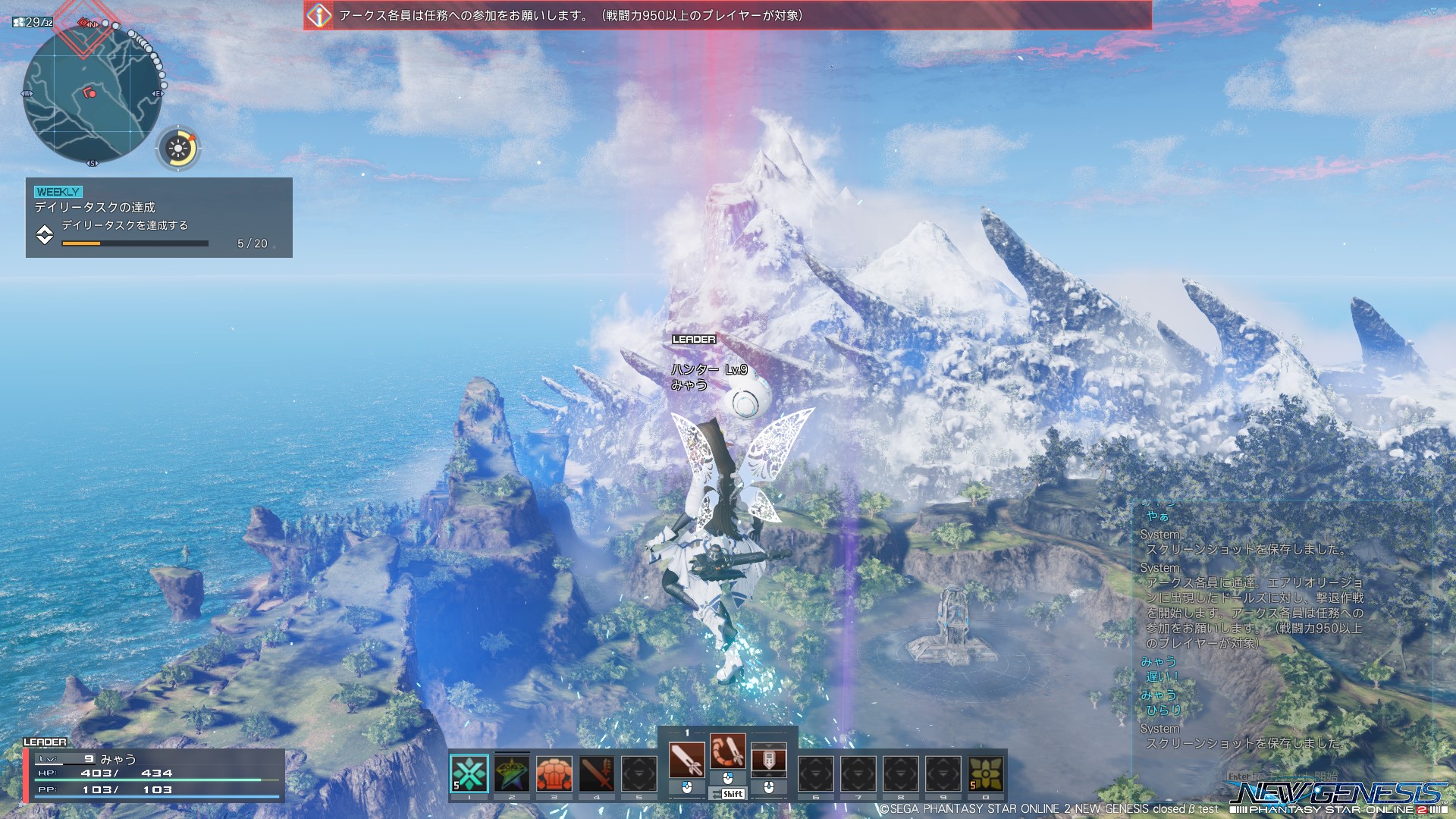Use the yellow flower item in slot 0
The width and height of the screenshot is (1456, 819).
986,773
